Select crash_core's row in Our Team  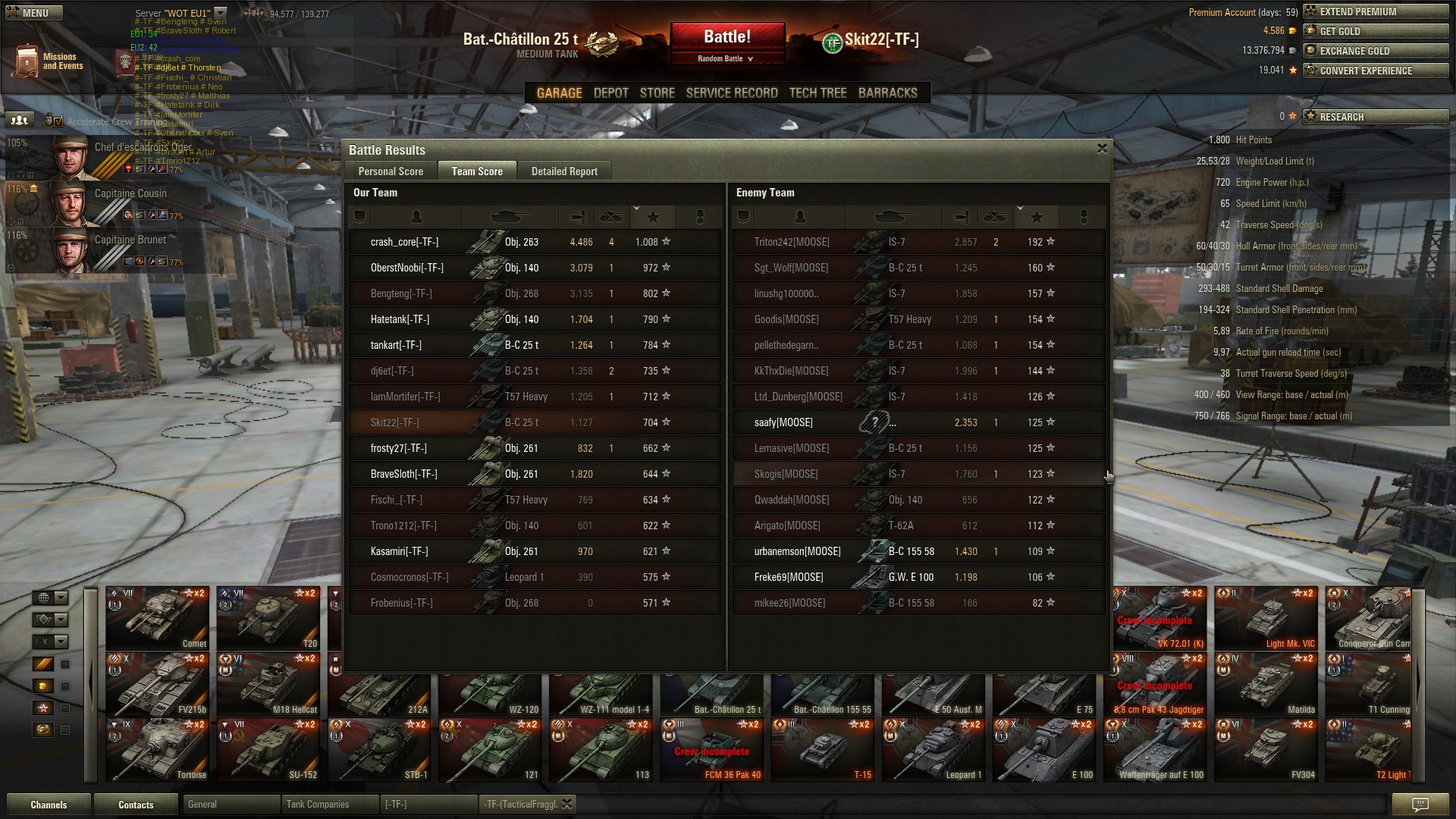point(534,242)
